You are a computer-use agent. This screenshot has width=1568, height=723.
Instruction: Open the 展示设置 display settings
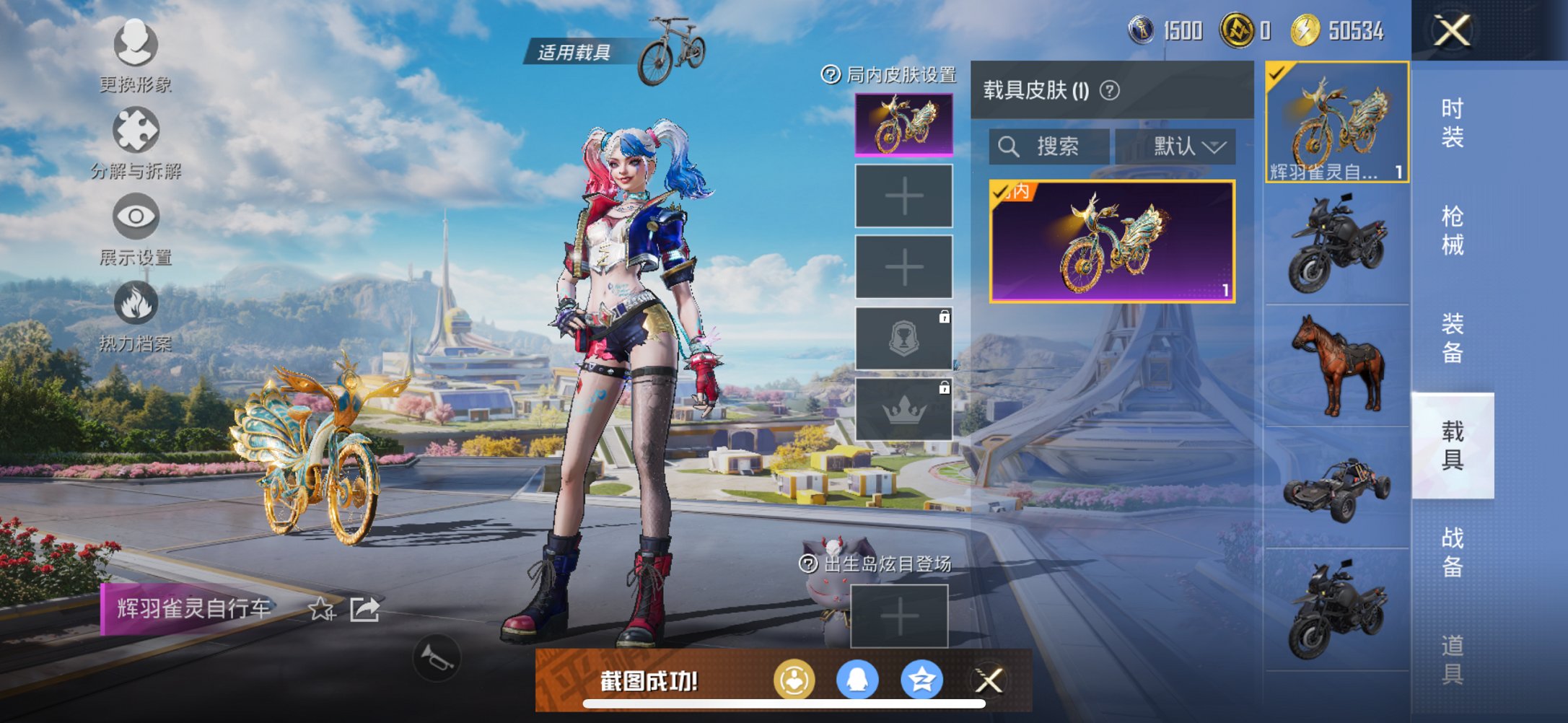coord(134,216)
